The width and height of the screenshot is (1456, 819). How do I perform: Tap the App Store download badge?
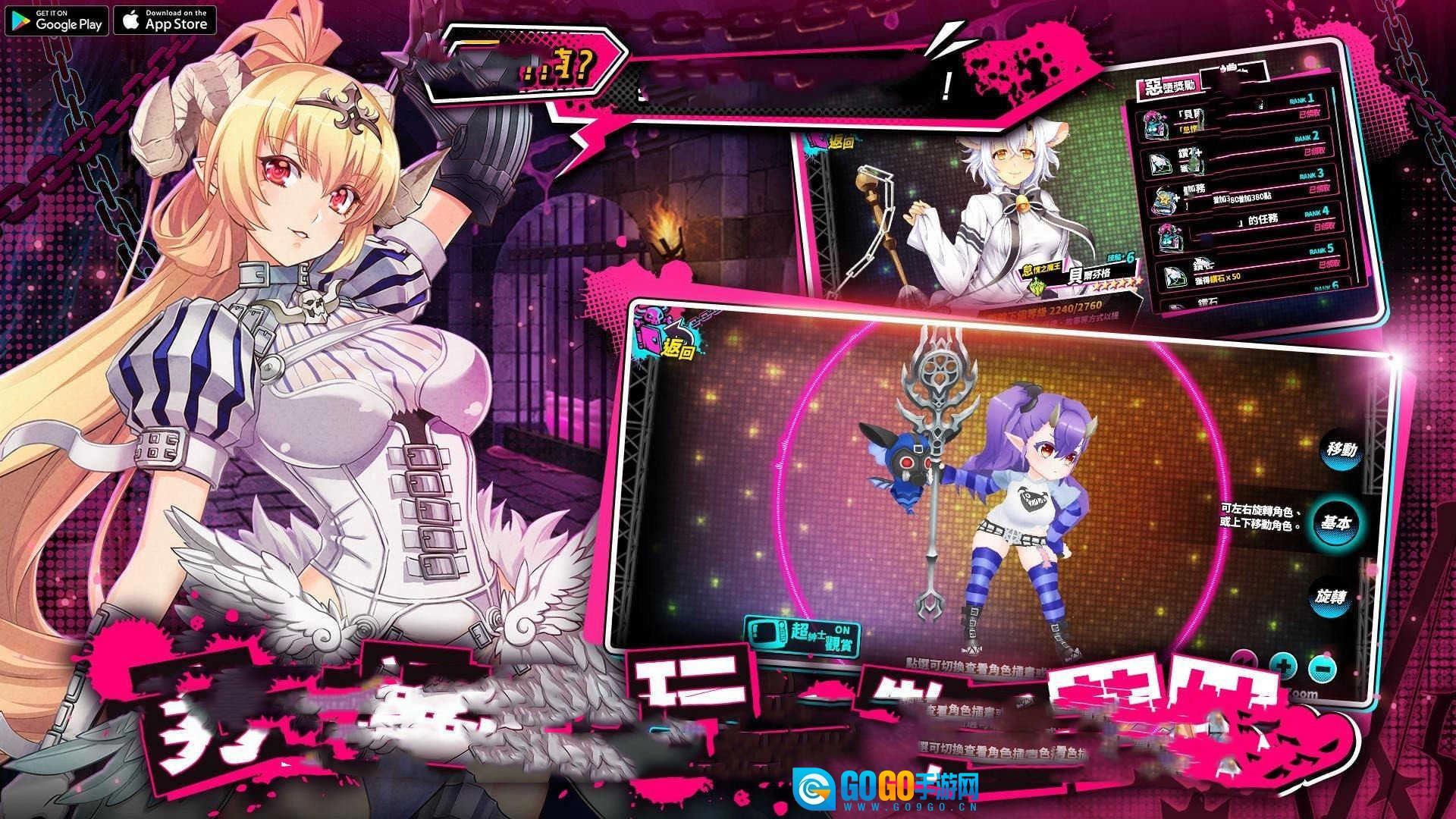coord(165,20)
